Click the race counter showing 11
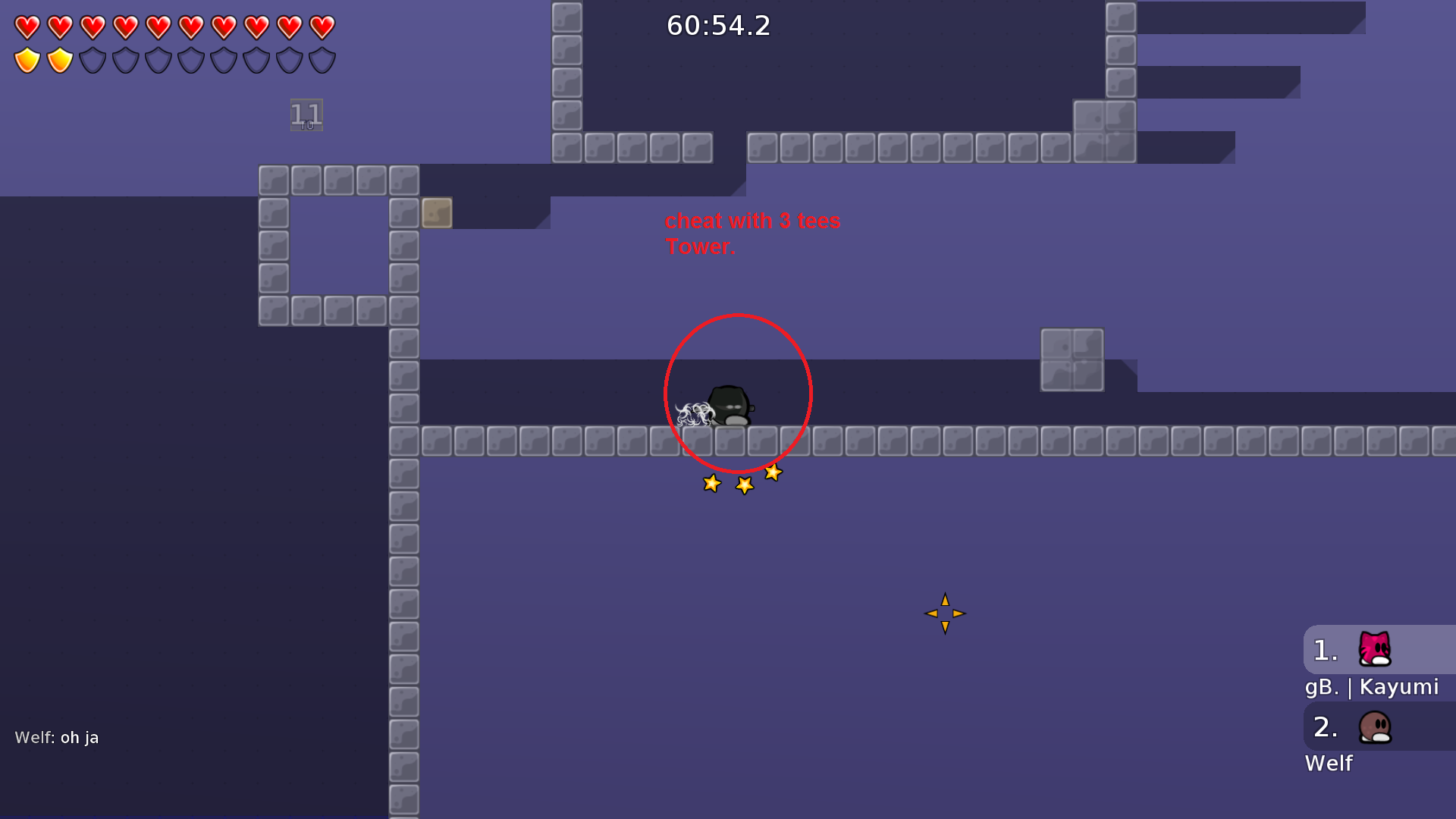The width and height of the screenshot is (1456, 819). (x=306, y=115)
